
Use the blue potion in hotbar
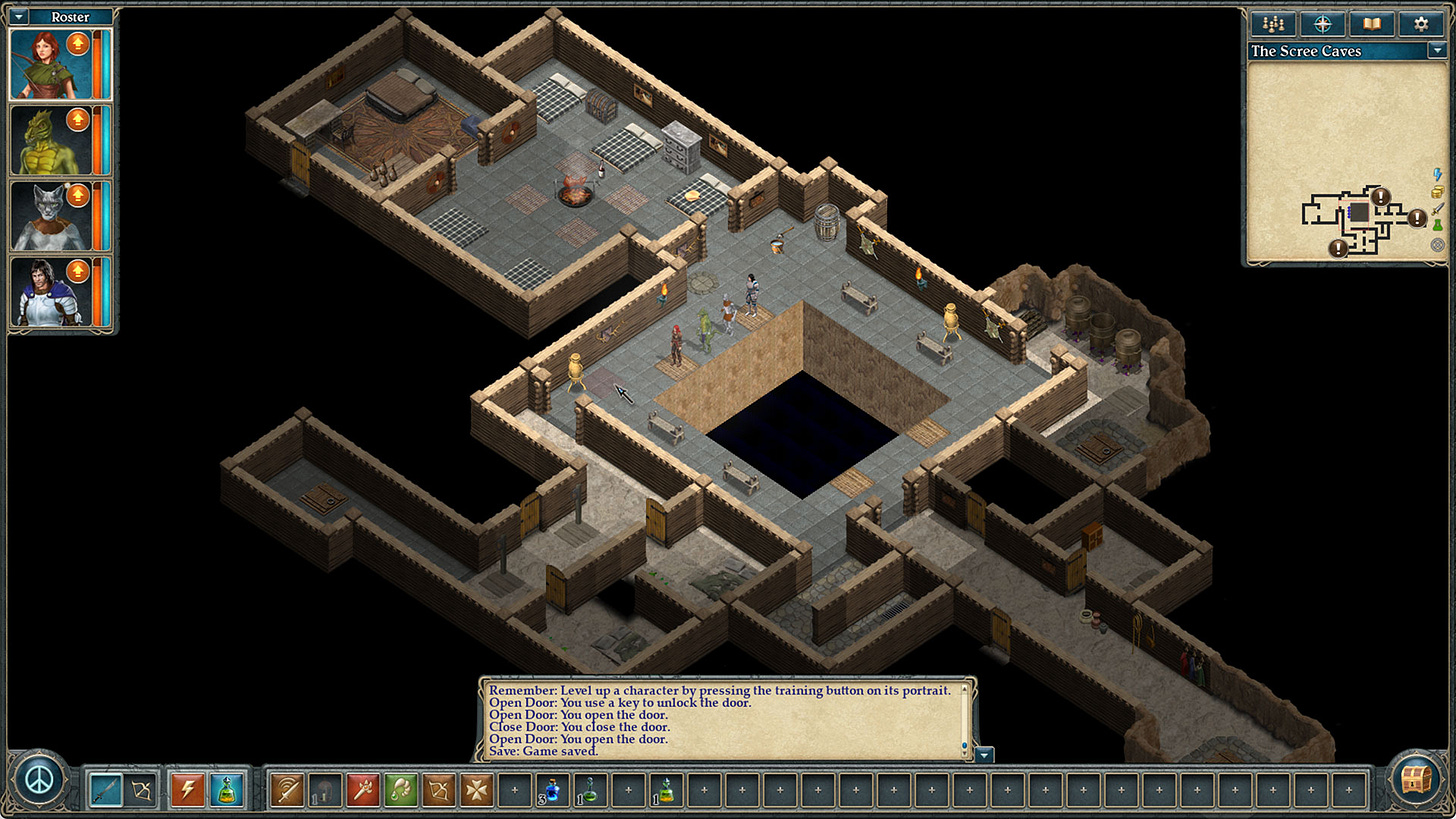click(x=552, y=789)
